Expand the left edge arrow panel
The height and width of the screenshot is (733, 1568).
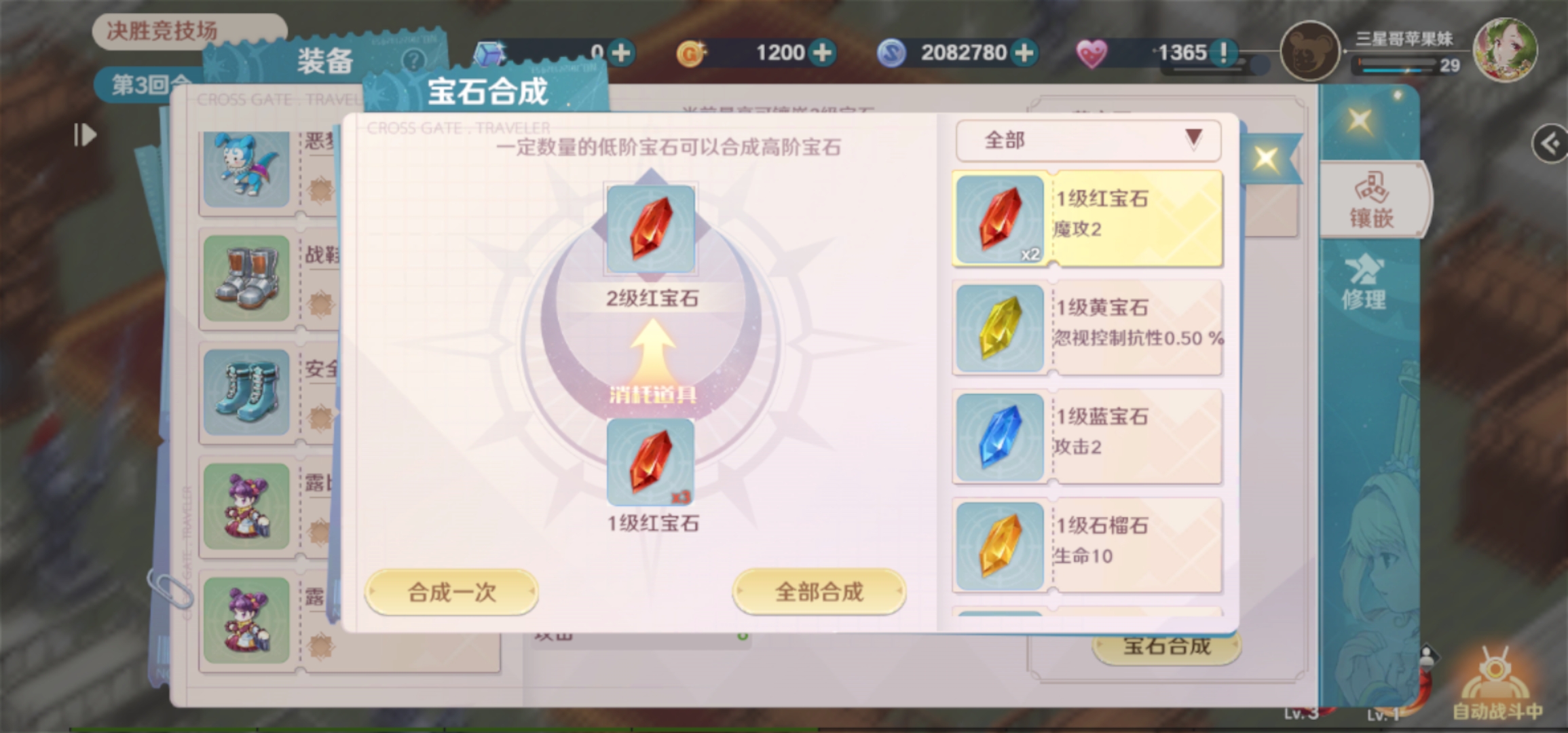point(84,135)
